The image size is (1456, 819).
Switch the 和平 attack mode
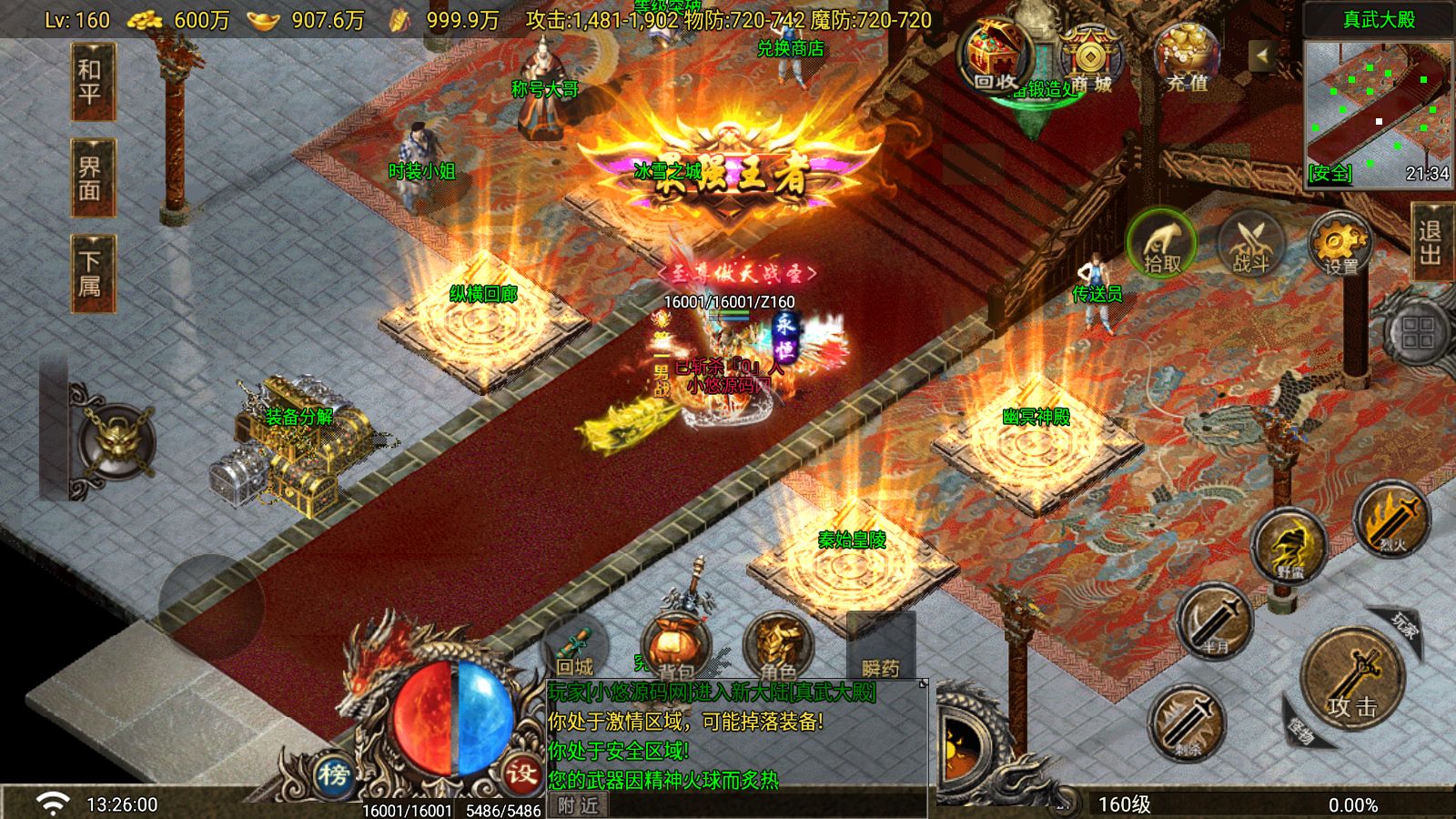pyautogui.click(x=91, y=82)
